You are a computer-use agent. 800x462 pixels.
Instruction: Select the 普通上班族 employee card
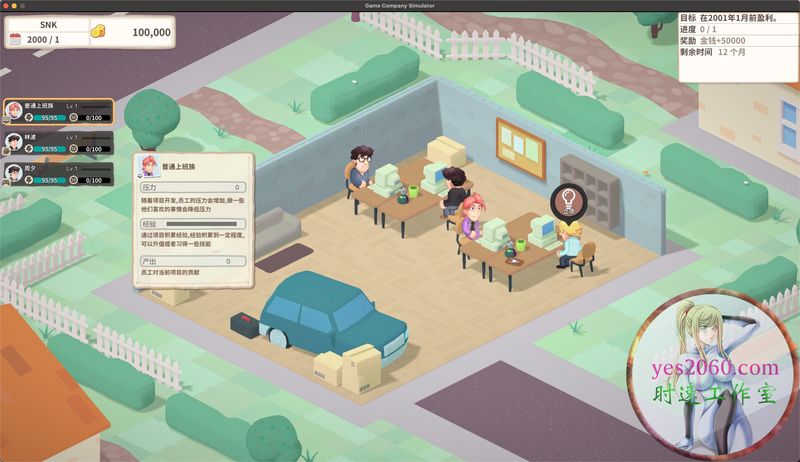point(58,111)
